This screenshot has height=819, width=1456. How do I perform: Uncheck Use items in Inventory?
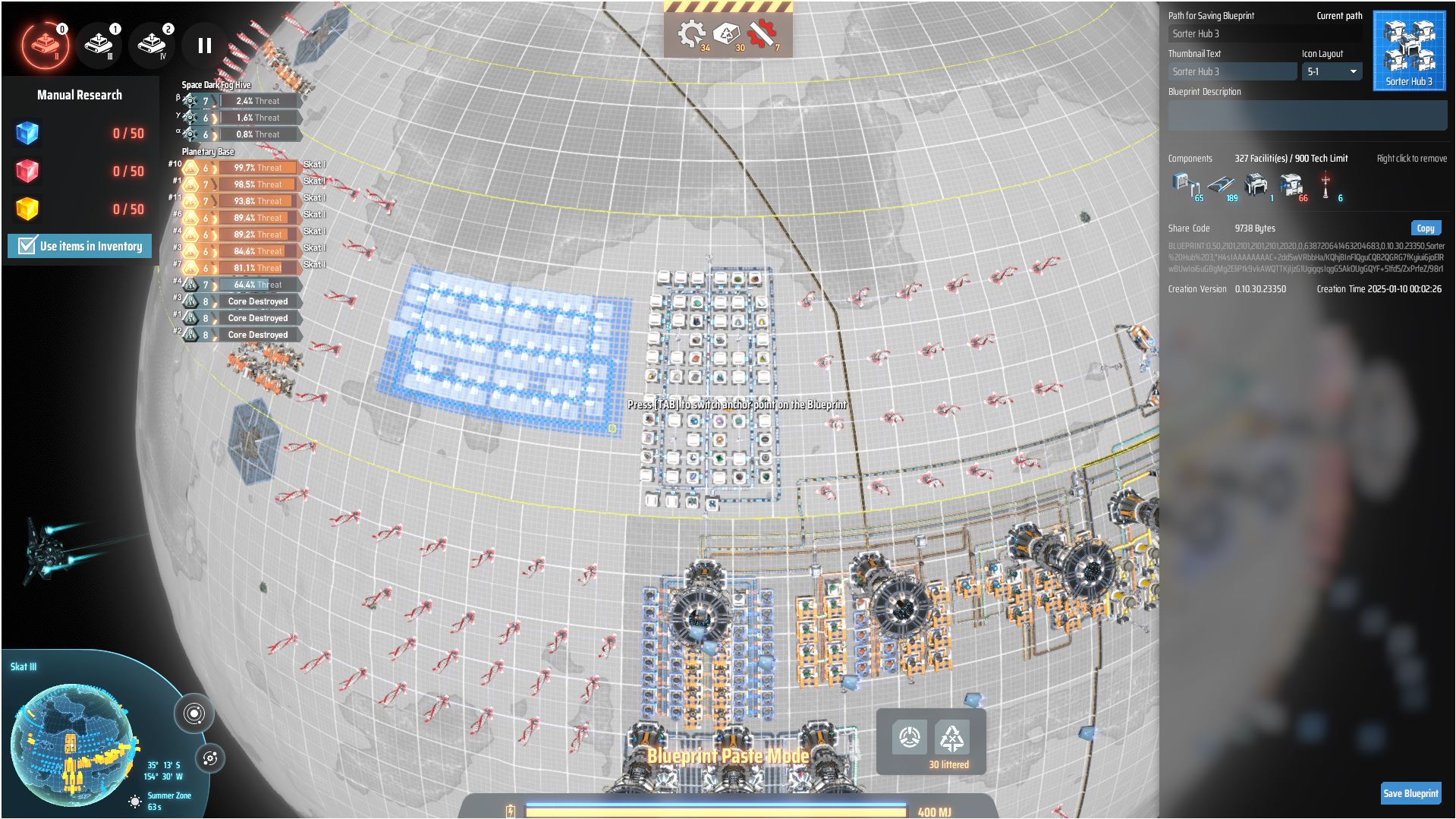[x=27, y=245]
